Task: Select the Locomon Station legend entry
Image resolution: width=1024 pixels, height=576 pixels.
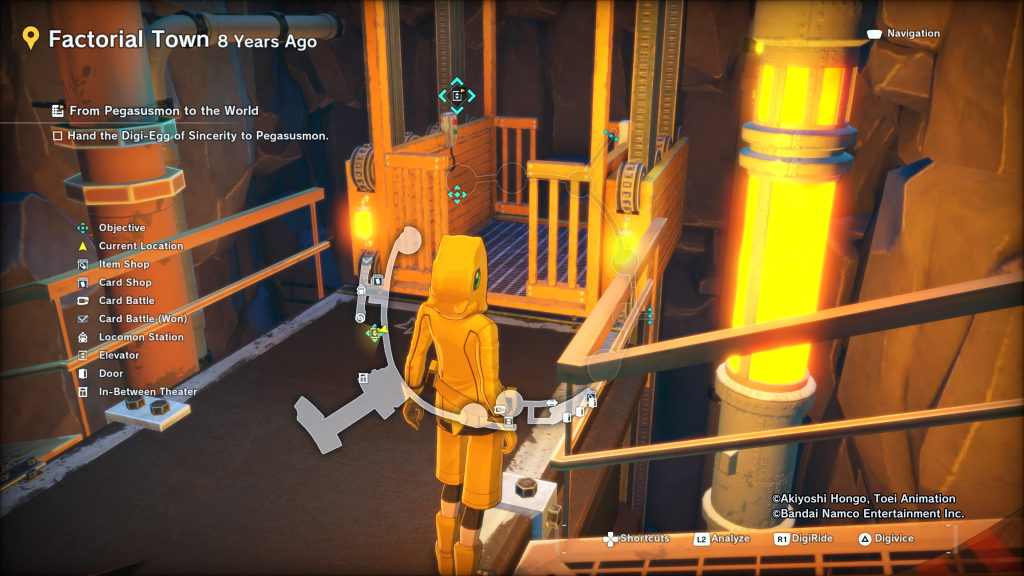Action: [x=141, y=337]
